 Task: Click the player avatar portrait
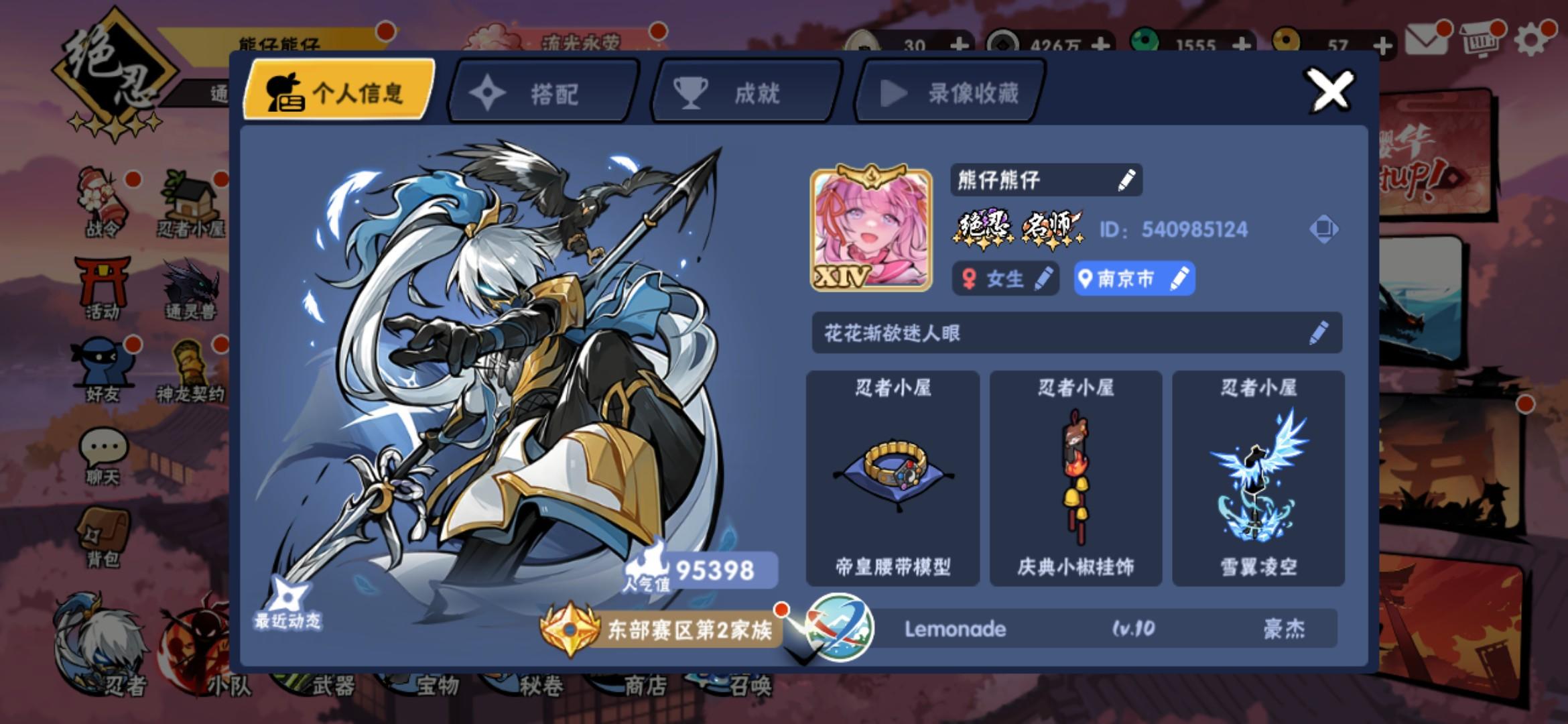(871, 230)
